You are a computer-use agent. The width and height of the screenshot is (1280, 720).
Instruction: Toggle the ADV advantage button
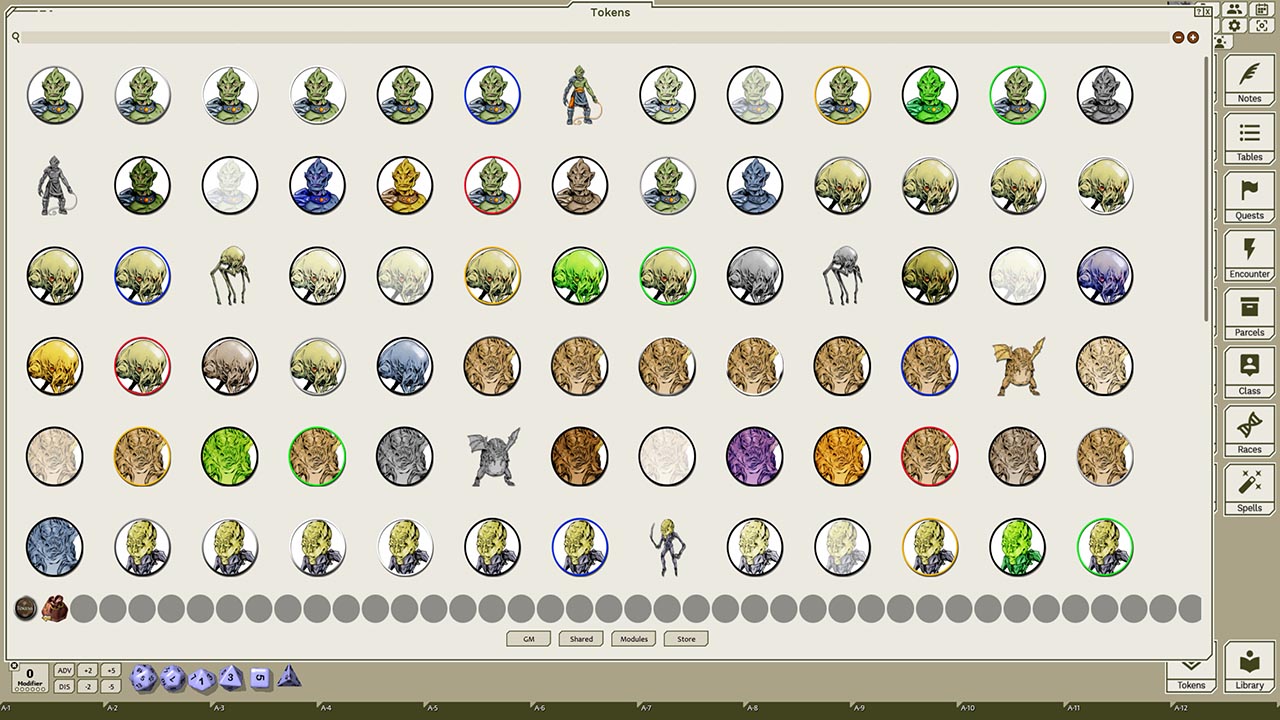64,670
